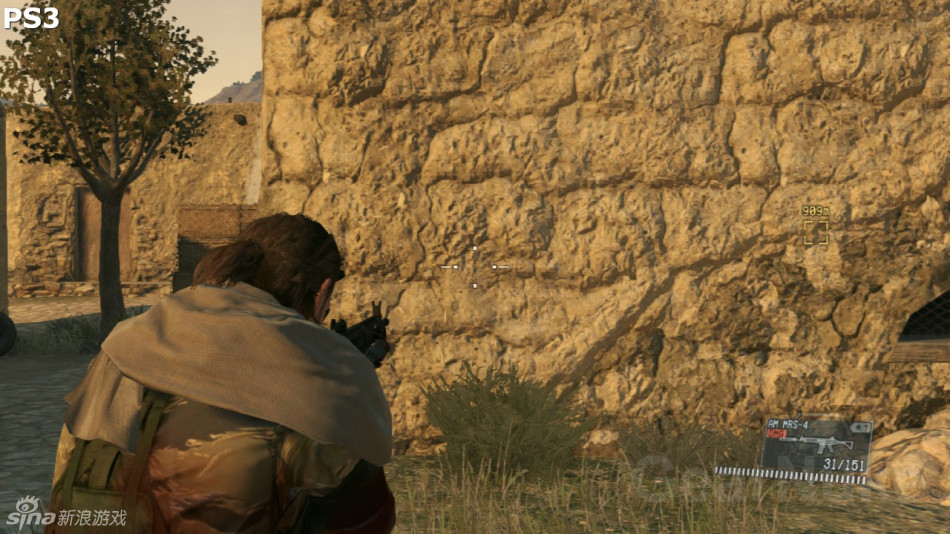Screen dimensions: 950x534
Task: Click the Sina games watermark logo
Action: click(66, 514)
